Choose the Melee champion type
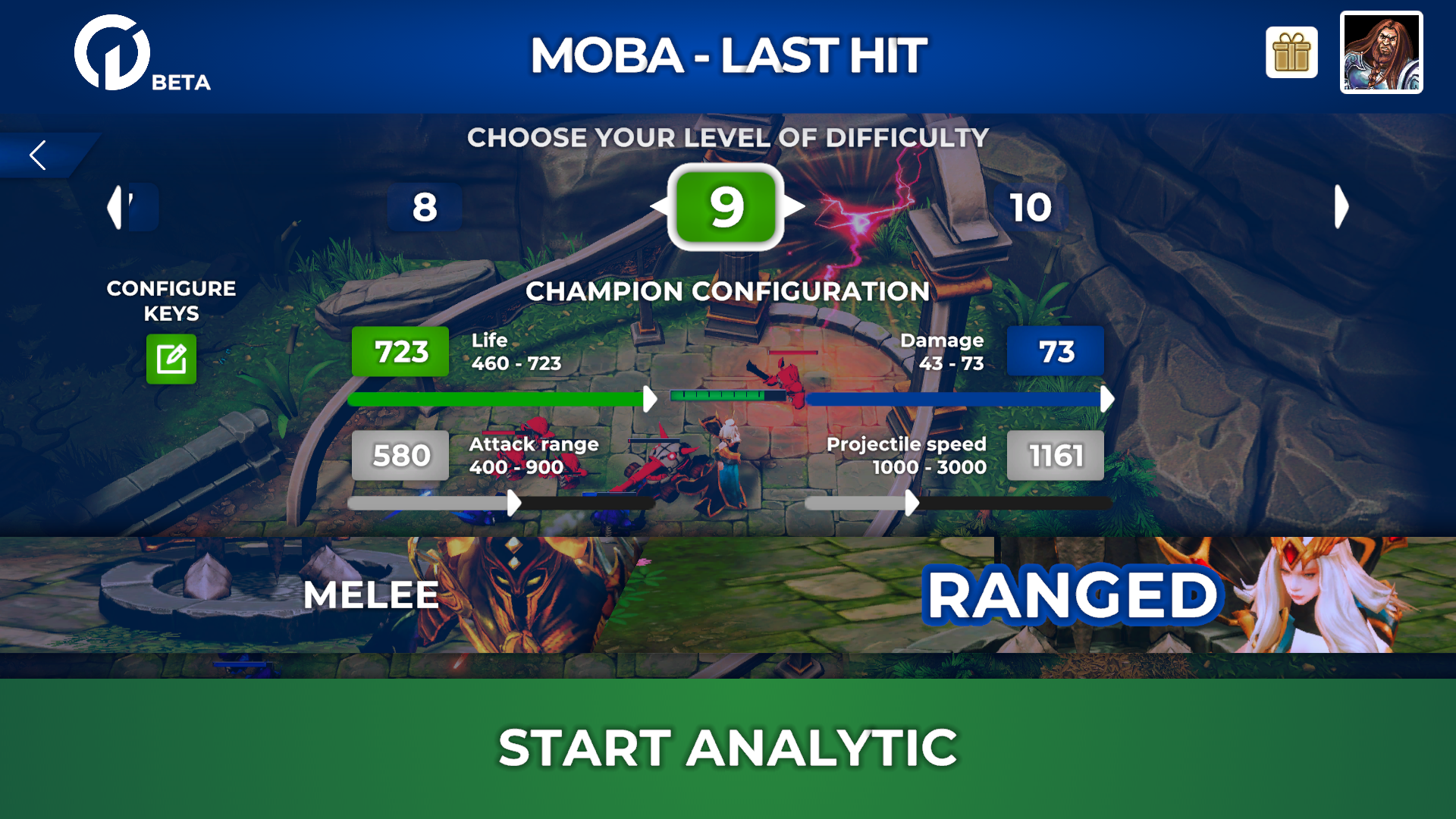 [x=371, y=595]
